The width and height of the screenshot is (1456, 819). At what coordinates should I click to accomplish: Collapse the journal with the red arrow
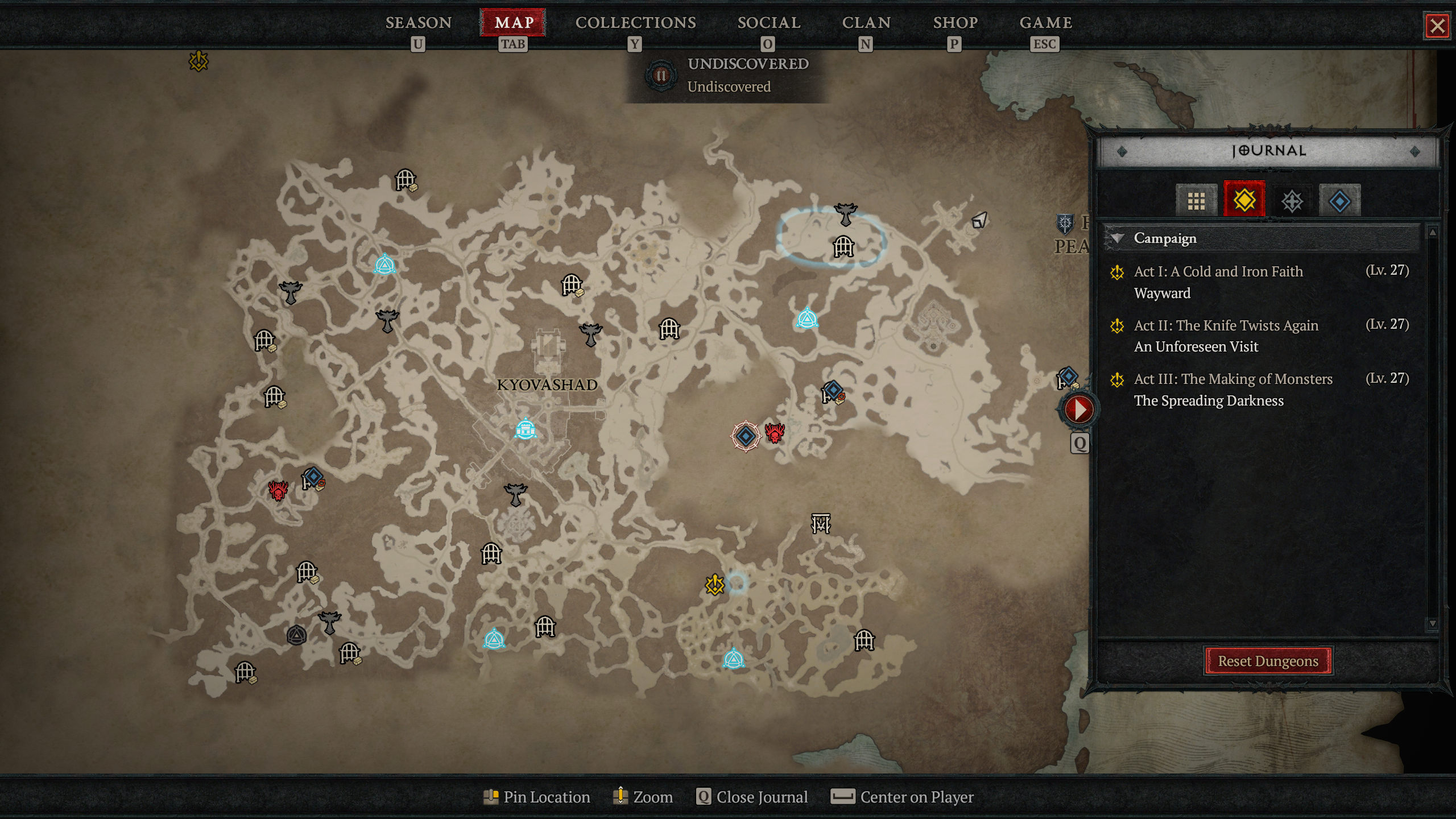point(1078,409)
